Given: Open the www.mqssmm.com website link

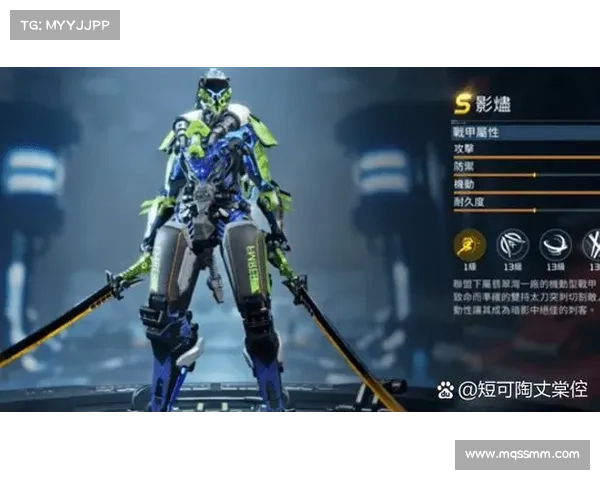Looking at the screenshot, I should [521, 455].
